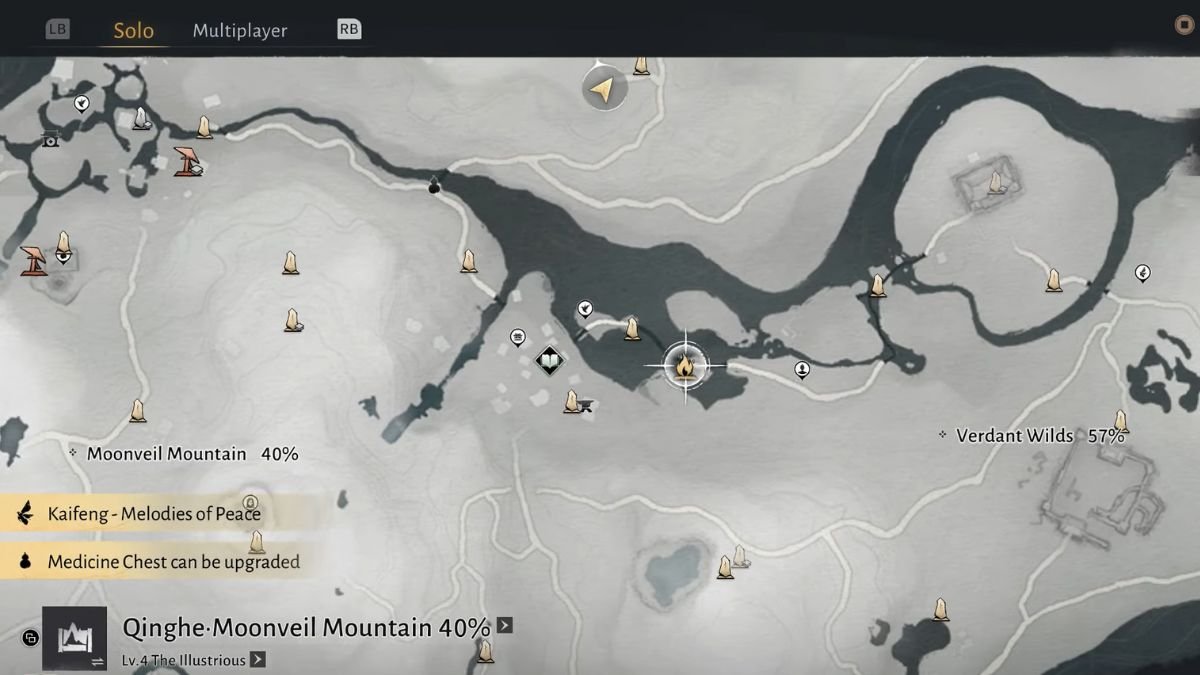Click the person silhouette pin marker
Screen dimensions: 1200x675
click(802, 370)
